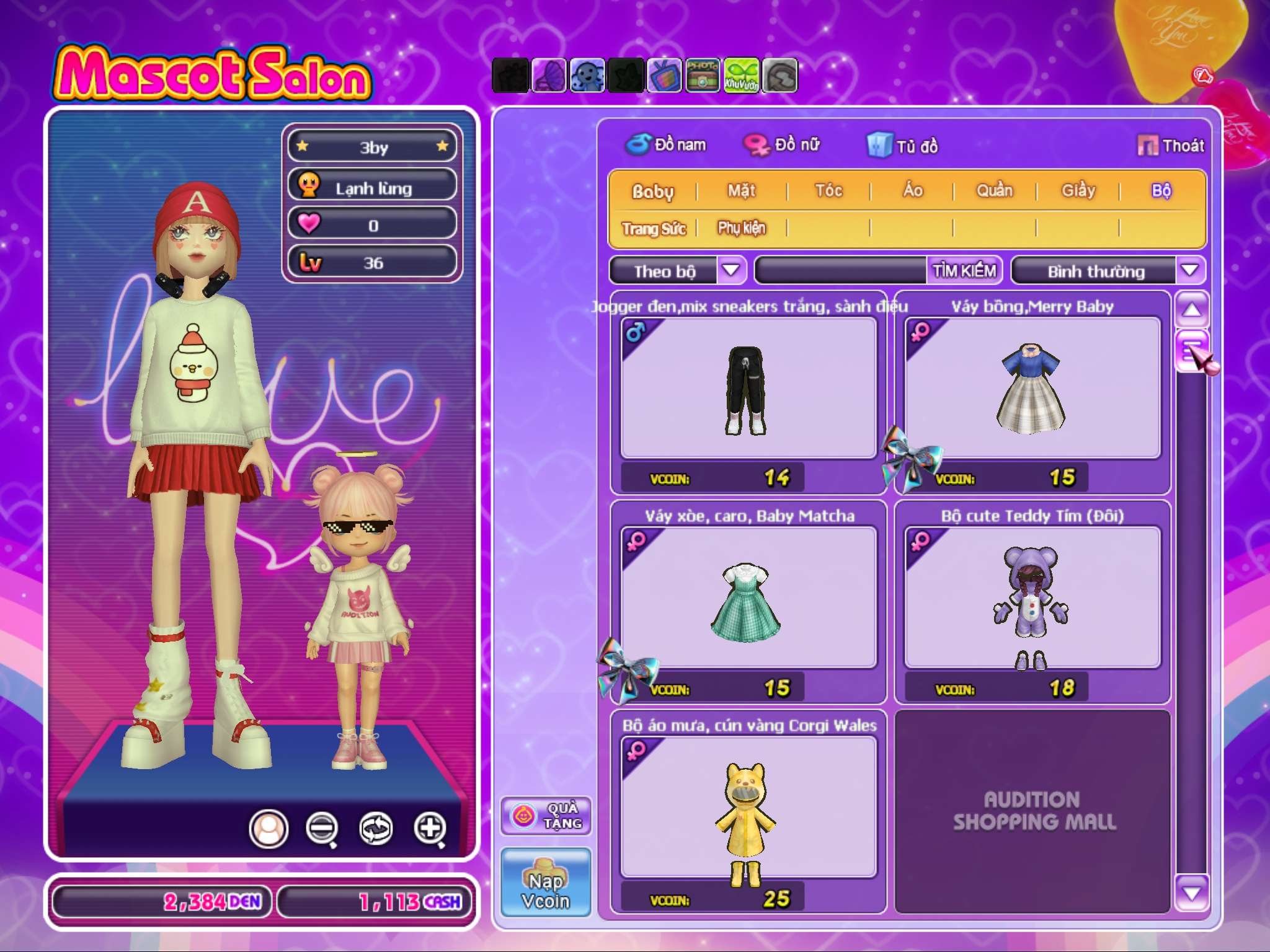Pick the yellow Corgi raincoat outfit
Viewport: 1270px width, 952px height.
pyautogui.click(x=748, y=808)
